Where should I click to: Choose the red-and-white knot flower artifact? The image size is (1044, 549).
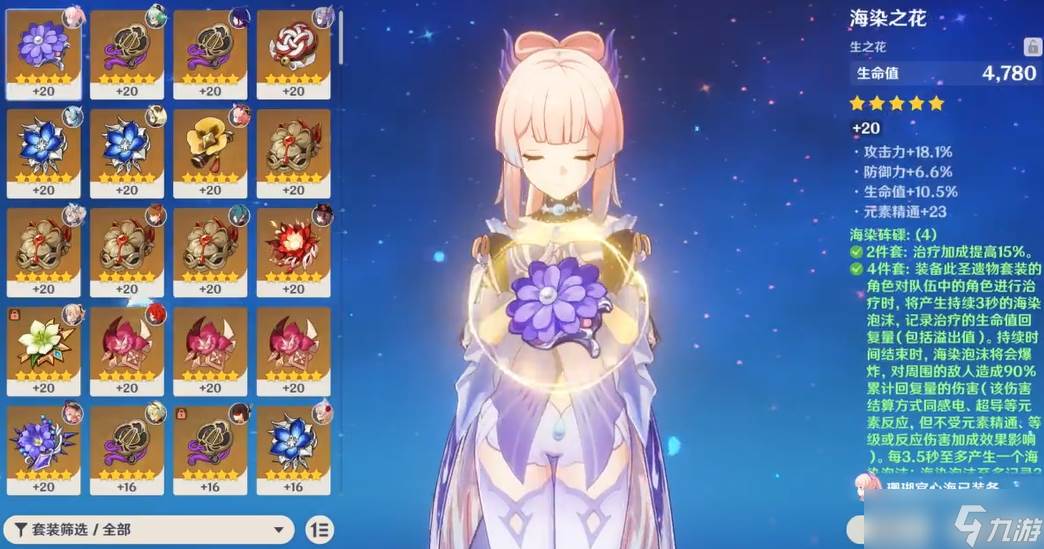(x=293, y=48)
